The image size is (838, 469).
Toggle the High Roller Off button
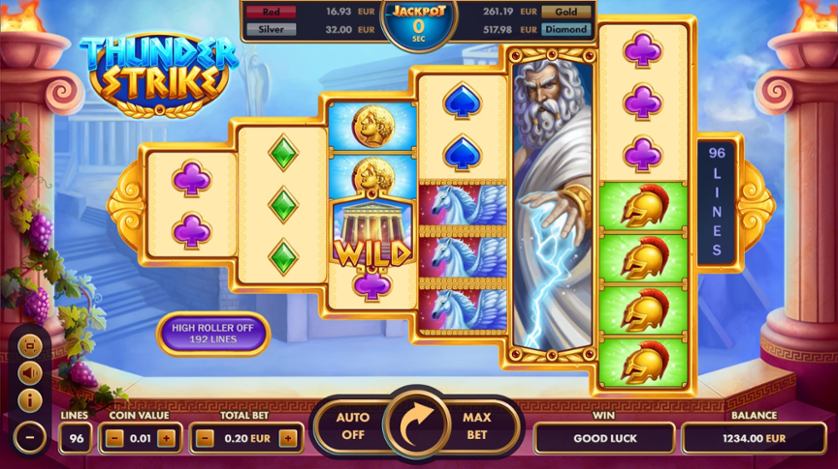(212, 334)
